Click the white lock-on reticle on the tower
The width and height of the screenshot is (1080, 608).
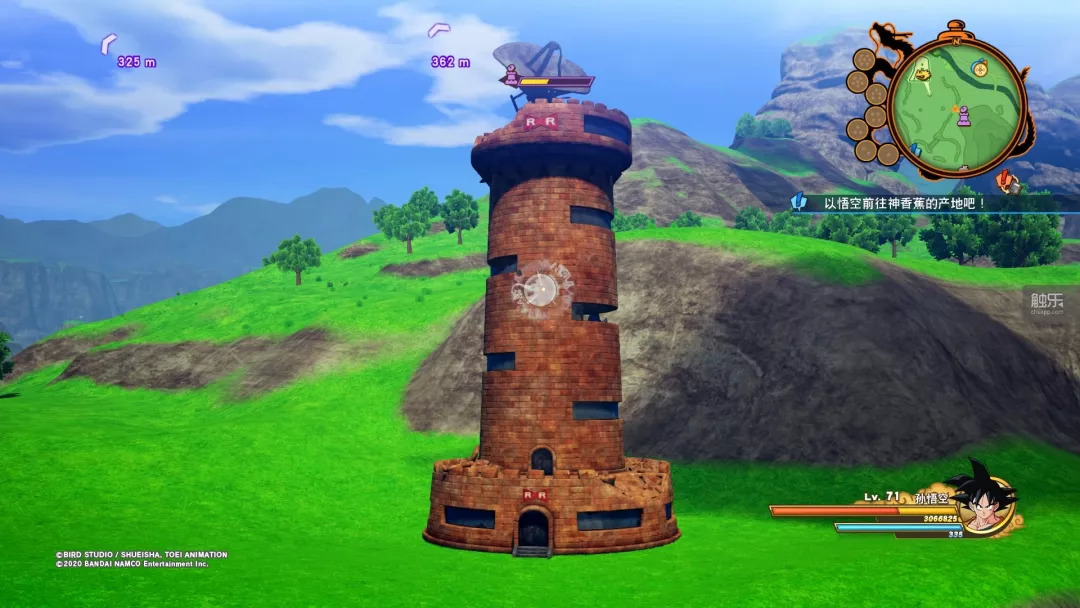pyautogui.click(x=541, y=290)
